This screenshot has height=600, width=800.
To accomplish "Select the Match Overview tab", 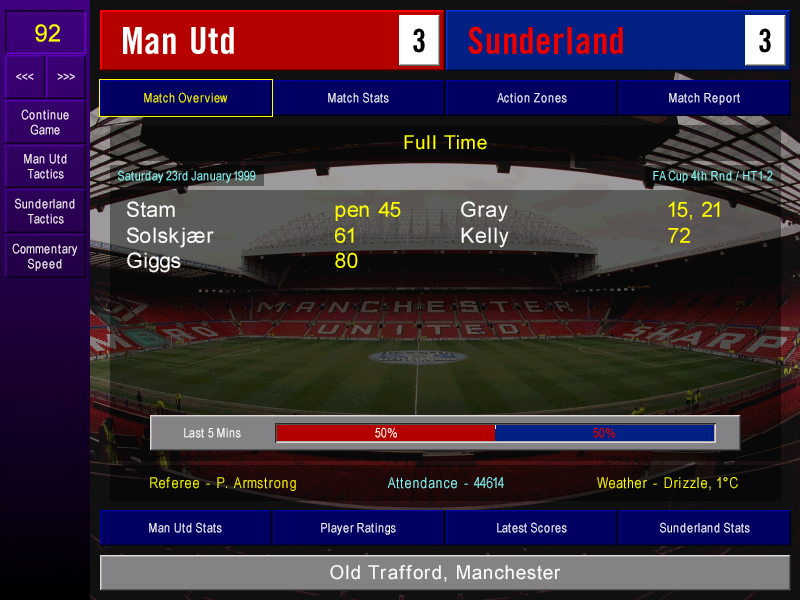I will coord(186,98).
